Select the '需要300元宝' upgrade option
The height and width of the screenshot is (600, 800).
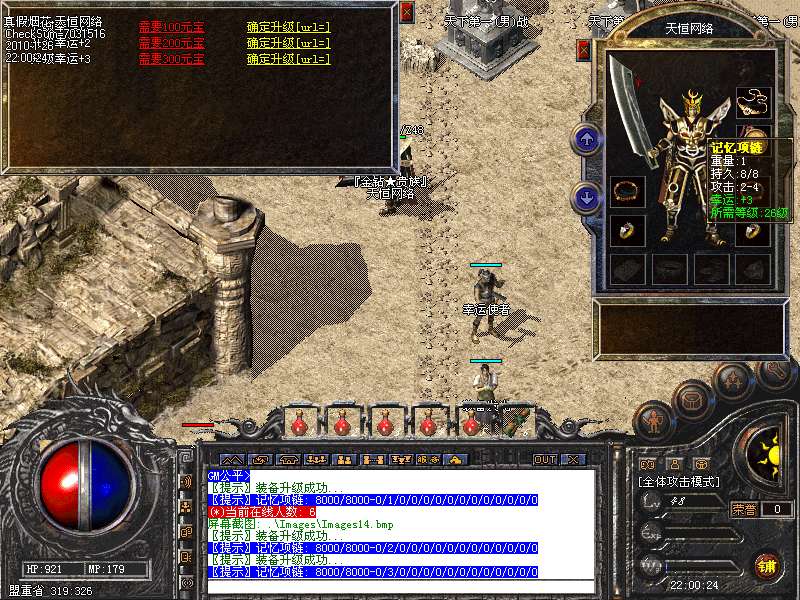tap(171, 59)
